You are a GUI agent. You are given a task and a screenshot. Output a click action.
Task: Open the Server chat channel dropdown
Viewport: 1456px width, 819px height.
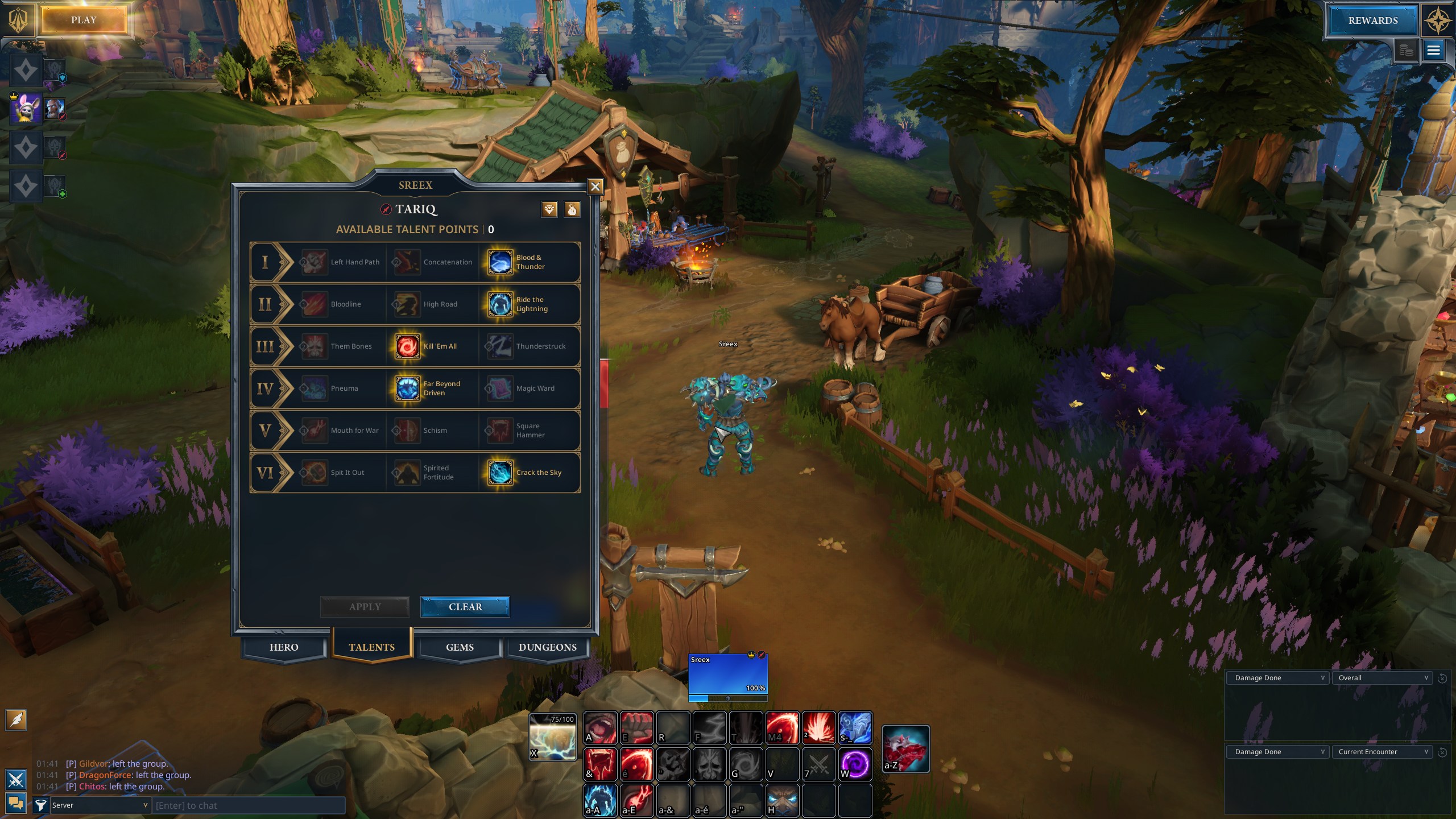pyautogui.click(x=100, y=805)
